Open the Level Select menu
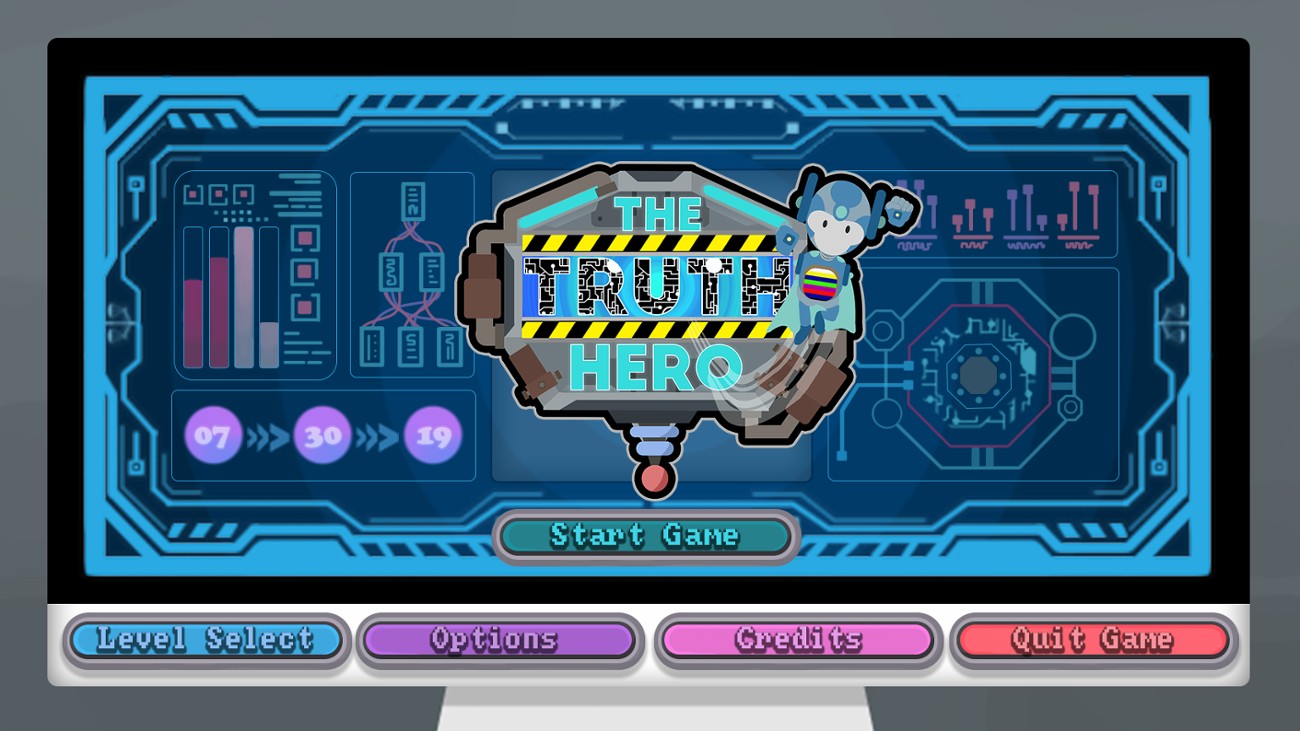1300x731 pixels. [x=205, y=640]
